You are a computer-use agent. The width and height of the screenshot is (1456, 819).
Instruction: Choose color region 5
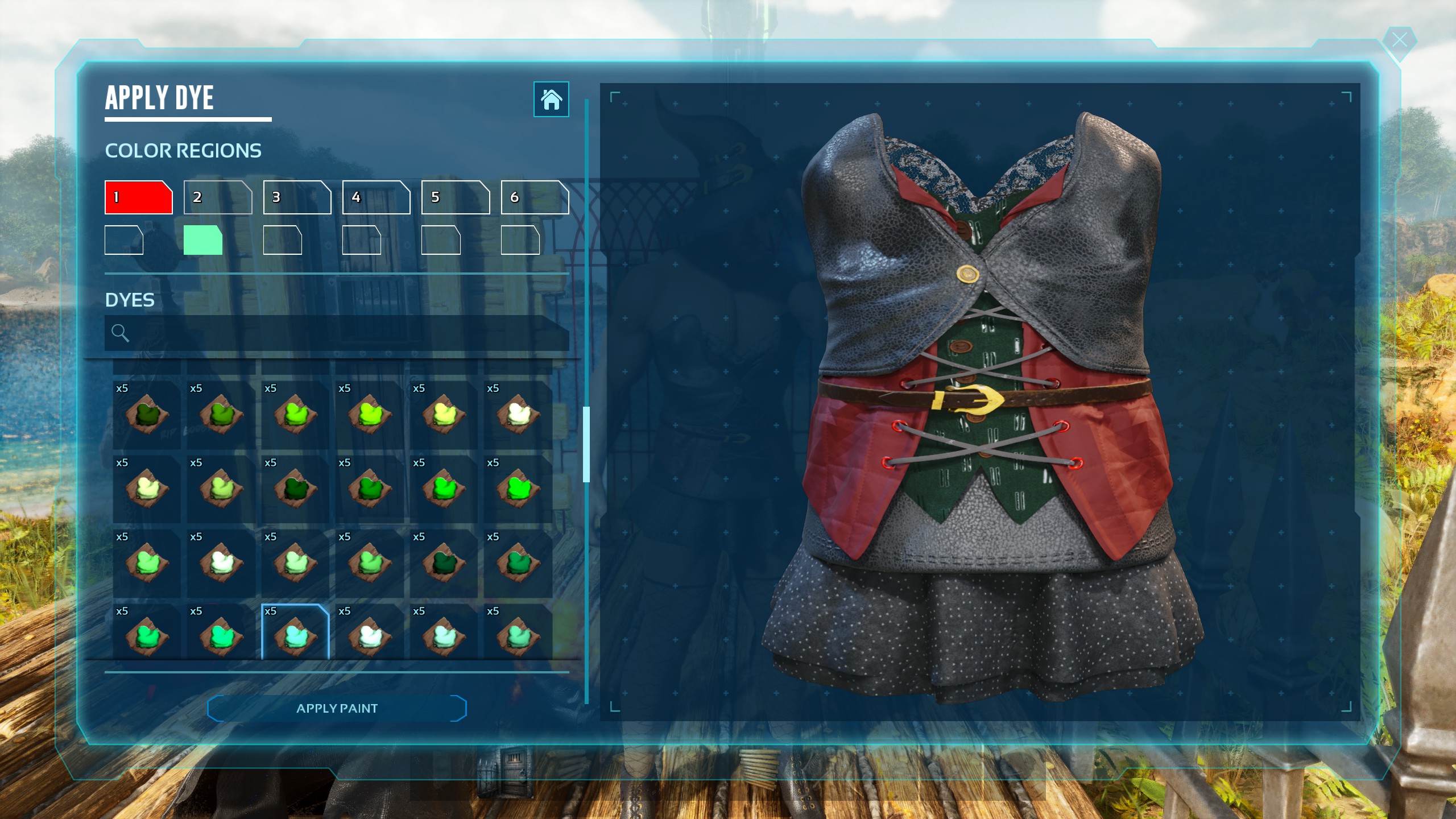click(x=455, y=197)
